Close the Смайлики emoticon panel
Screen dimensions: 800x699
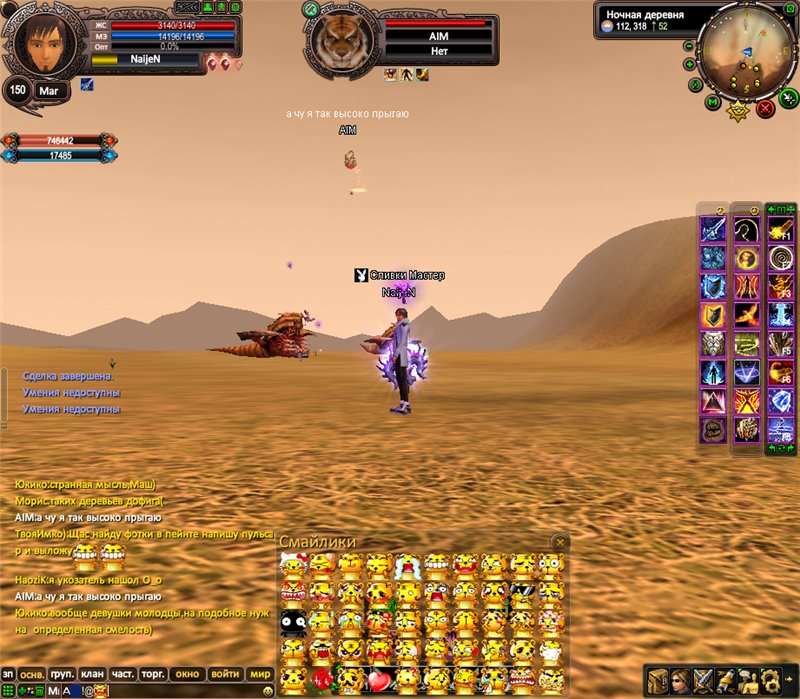pyautogui.click(x=560, y=541)
